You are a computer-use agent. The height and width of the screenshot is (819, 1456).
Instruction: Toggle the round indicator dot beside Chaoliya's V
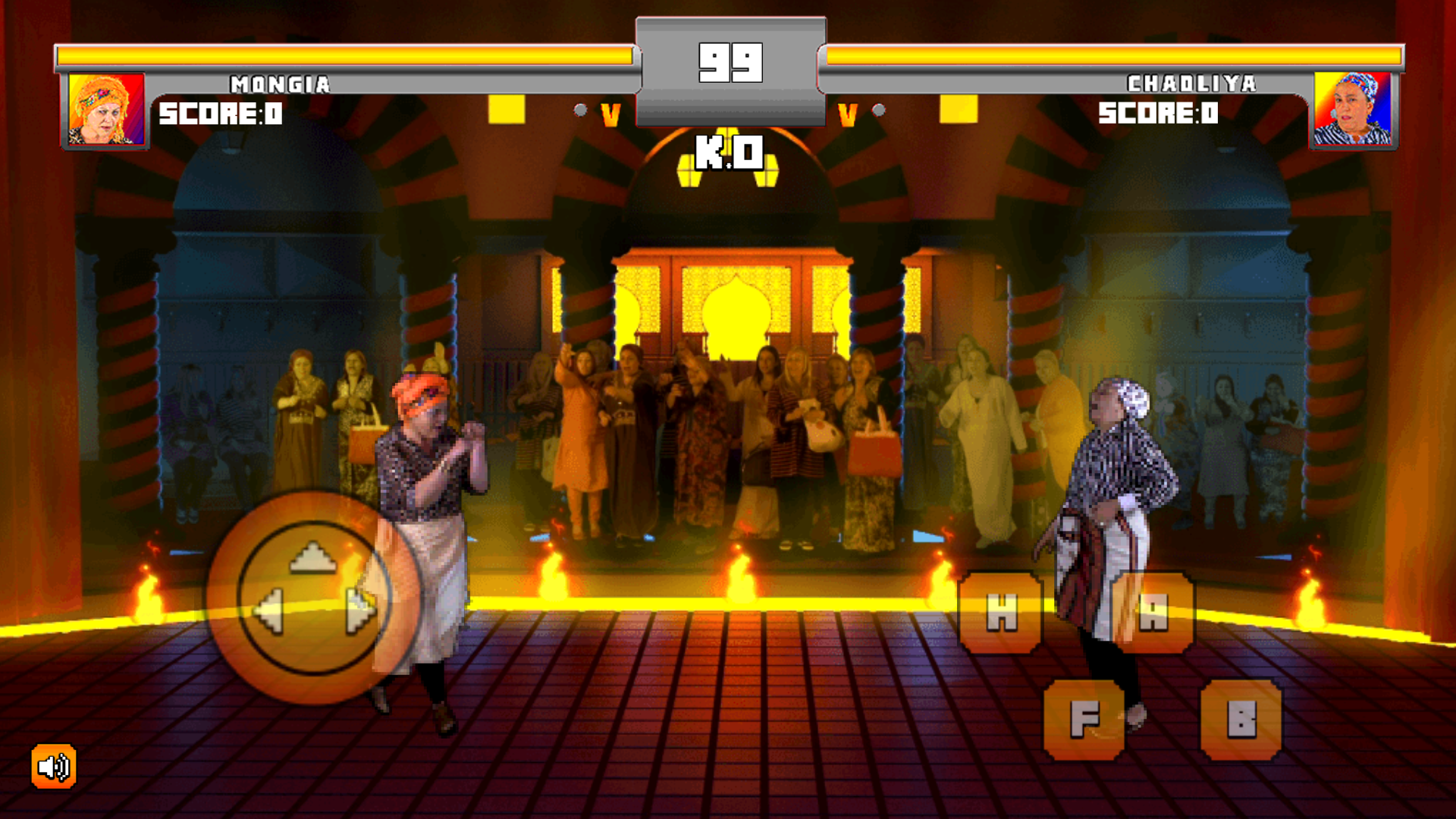click(x=878, y=108)
